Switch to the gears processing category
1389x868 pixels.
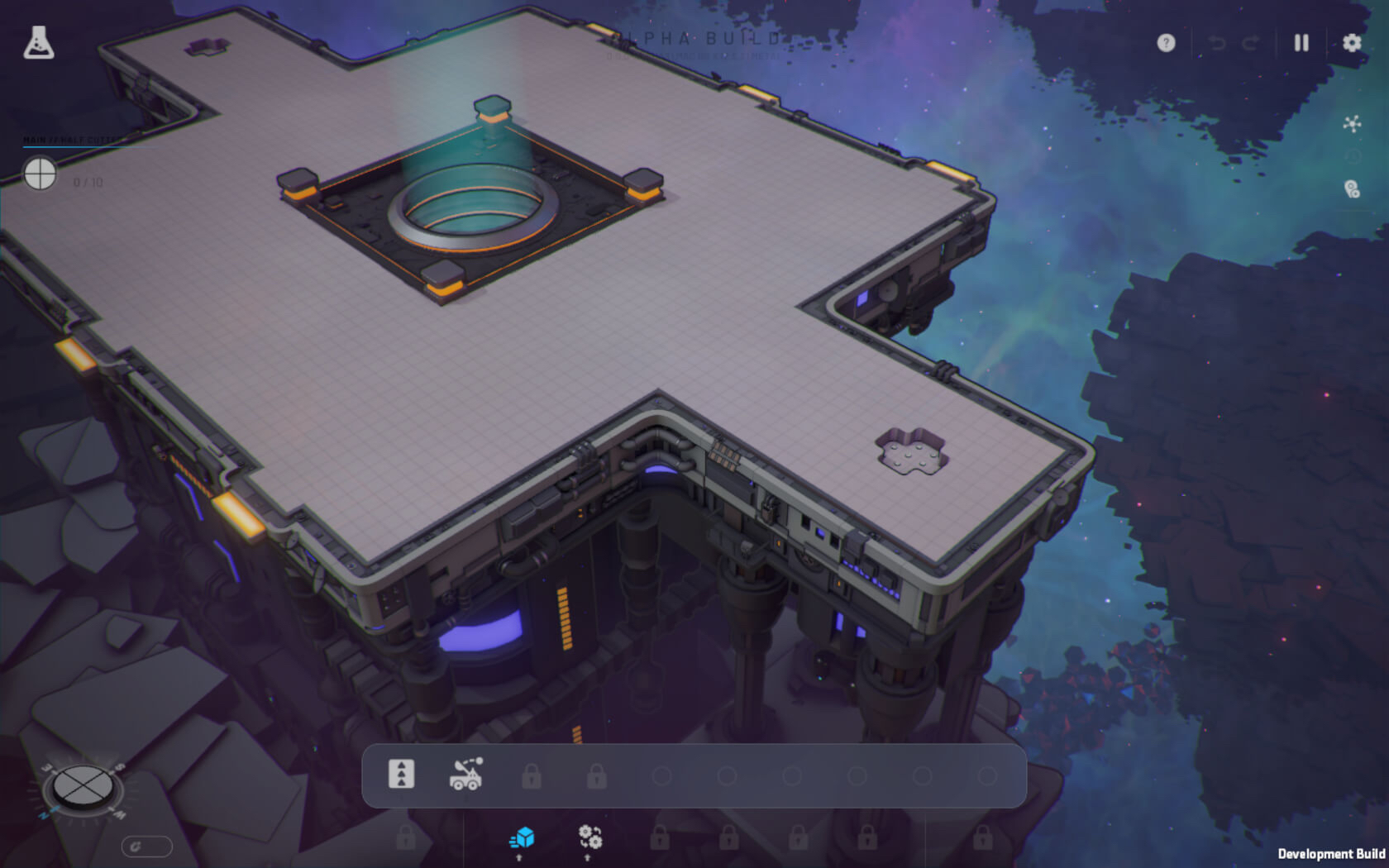pyautogui.click(x=589, y=837)
